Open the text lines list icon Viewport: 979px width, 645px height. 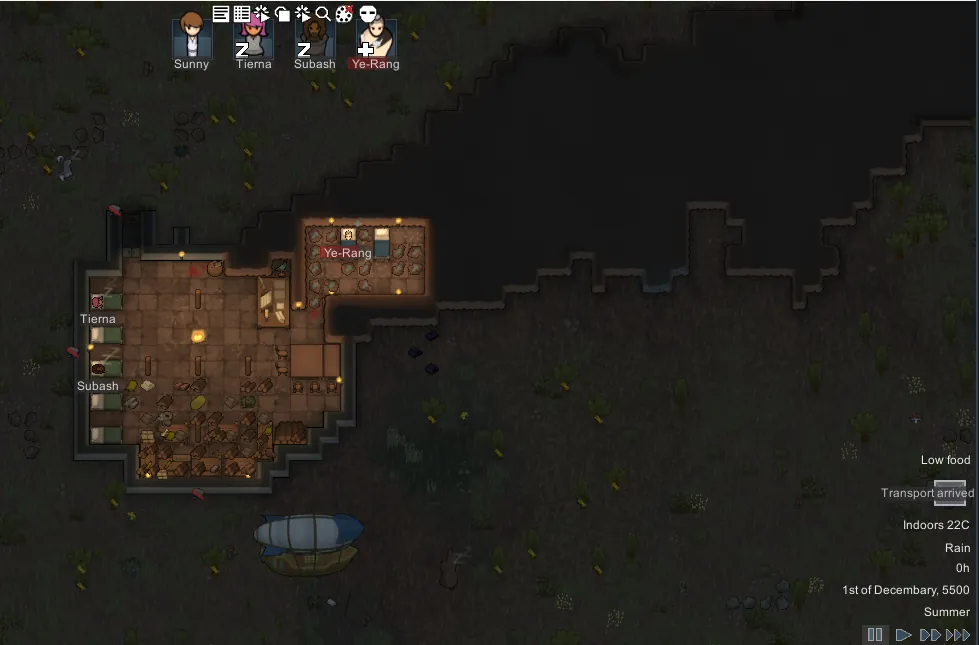pyautogui.click(x=221, y=14)
